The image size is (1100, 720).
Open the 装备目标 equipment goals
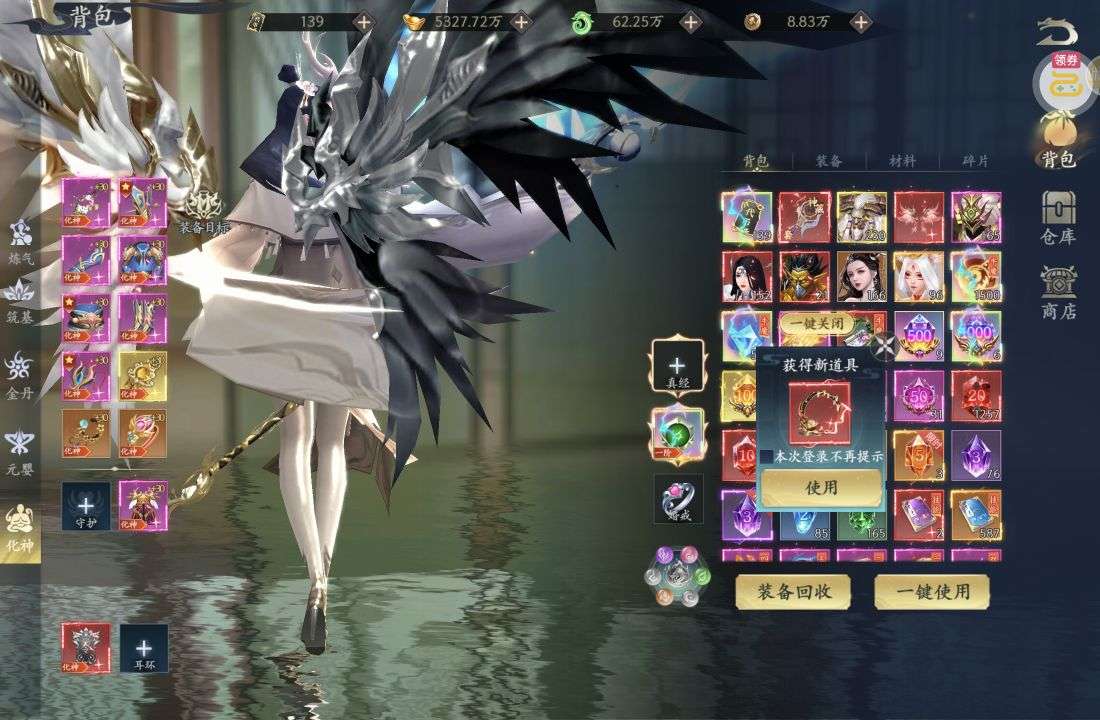click(x=204, y=211)
